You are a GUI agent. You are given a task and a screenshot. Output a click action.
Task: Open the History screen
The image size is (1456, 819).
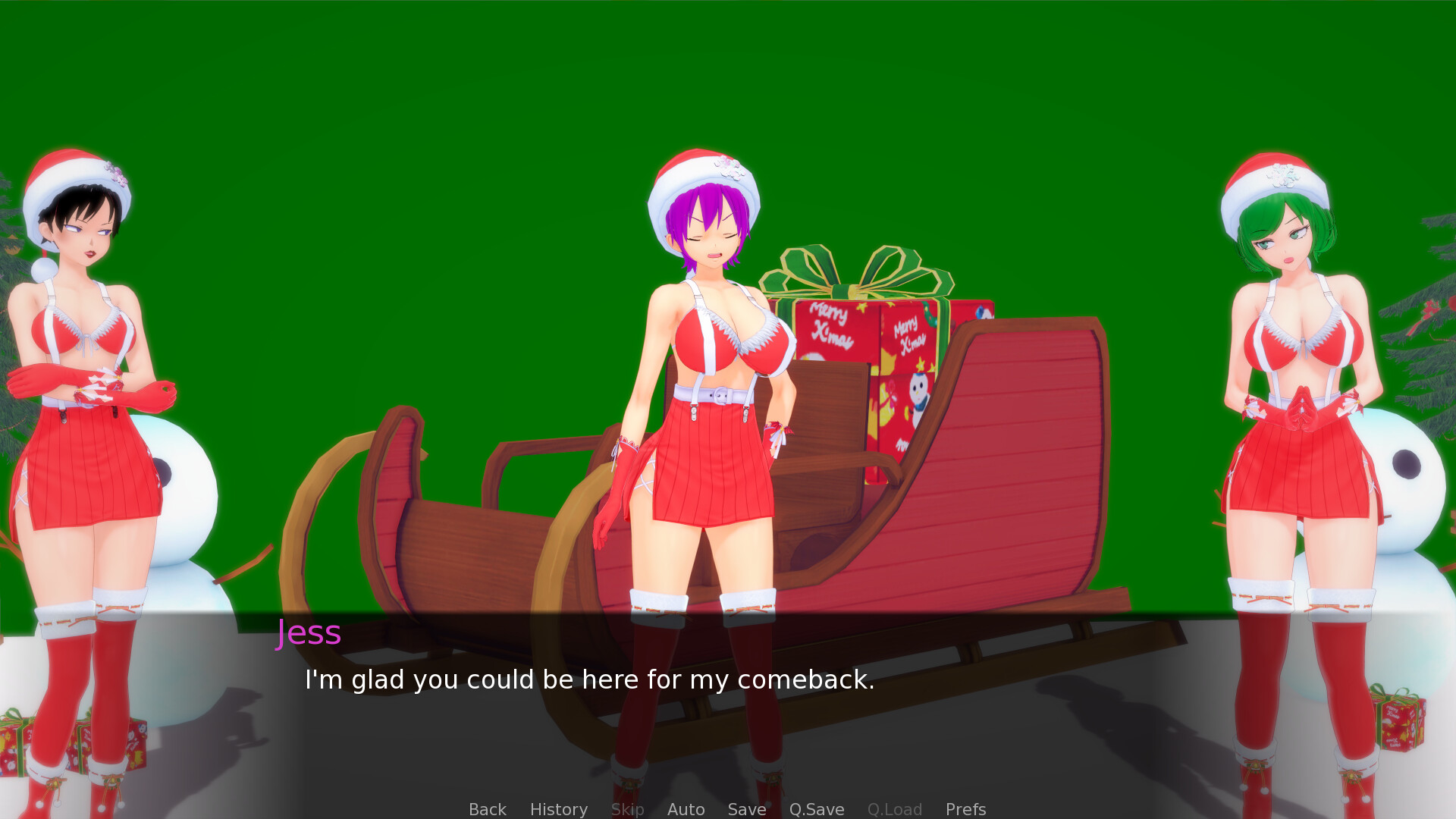pos(558,809)
